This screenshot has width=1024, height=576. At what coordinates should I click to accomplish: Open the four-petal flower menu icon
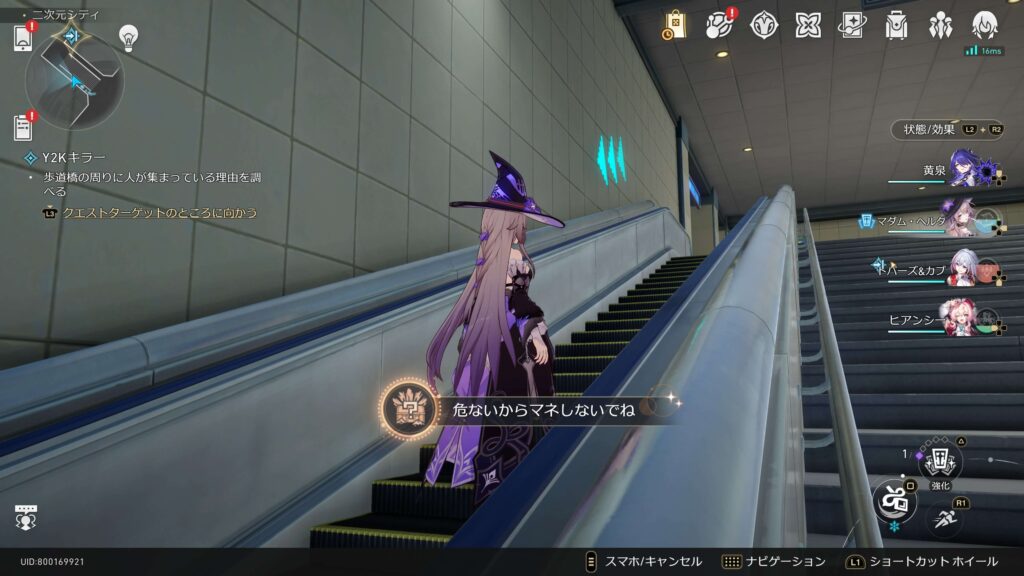pos(808,25)
